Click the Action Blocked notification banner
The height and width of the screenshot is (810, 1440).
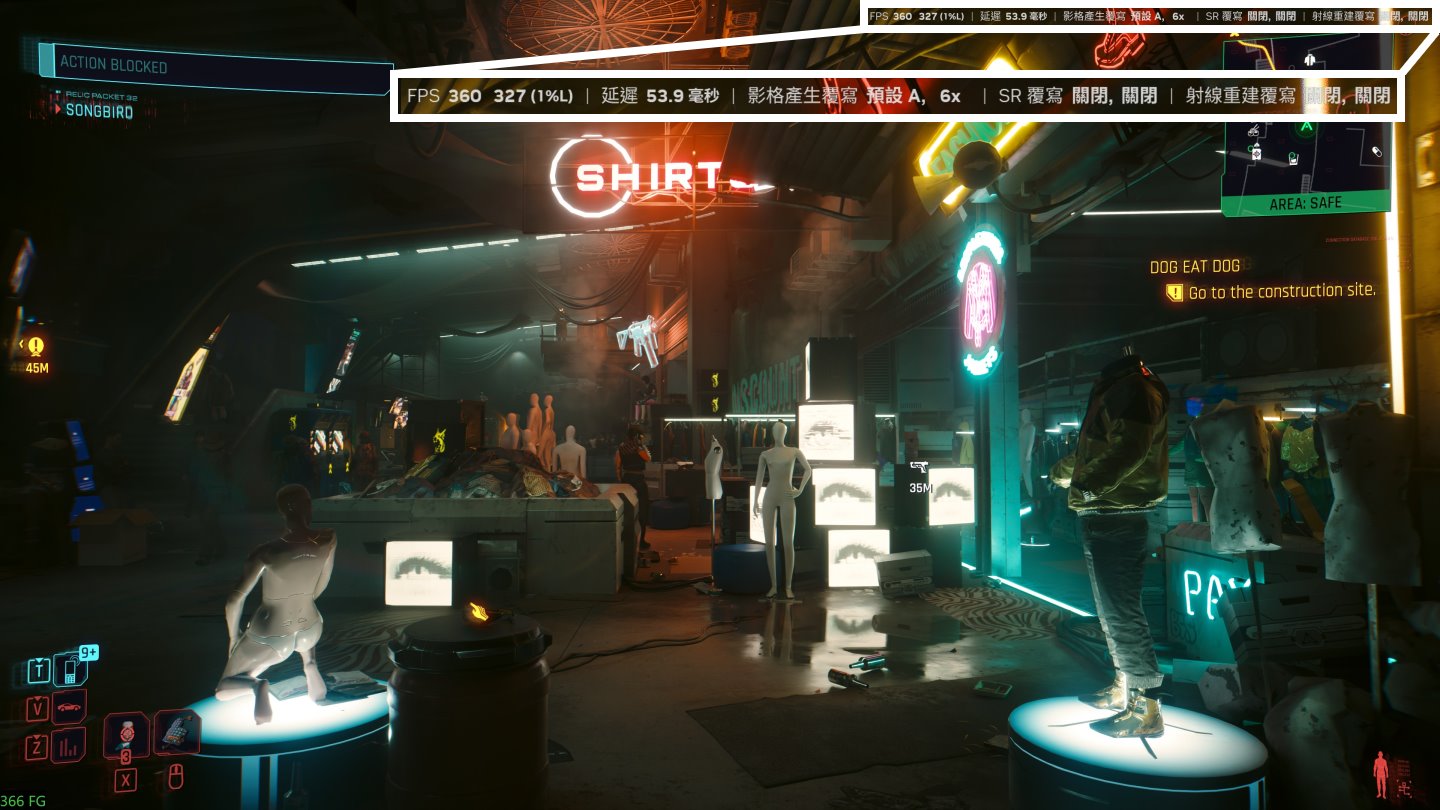tap(214, 65)
